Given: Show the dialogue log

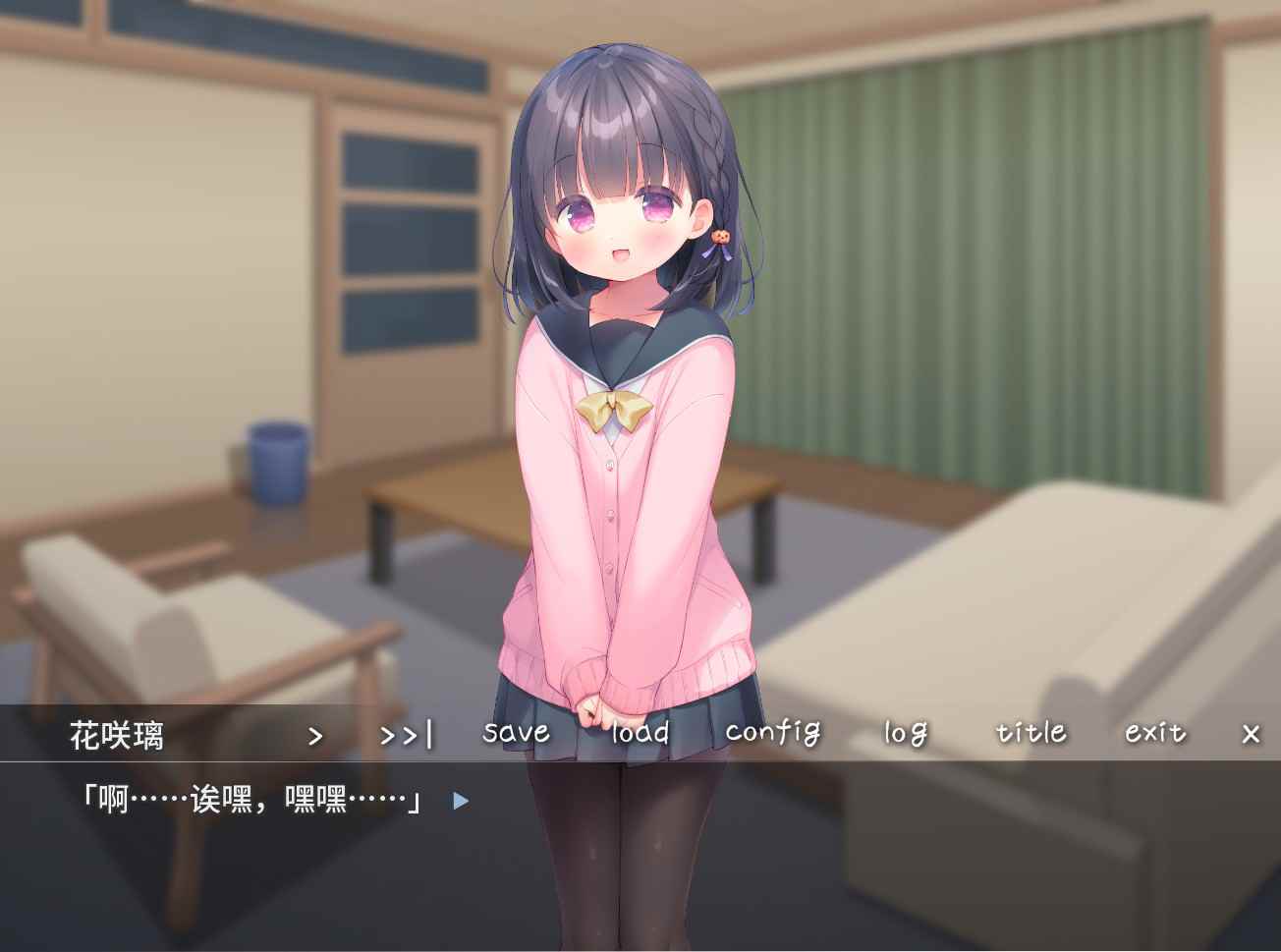Looking at the screenshot, I should click(x=905, y=733).
